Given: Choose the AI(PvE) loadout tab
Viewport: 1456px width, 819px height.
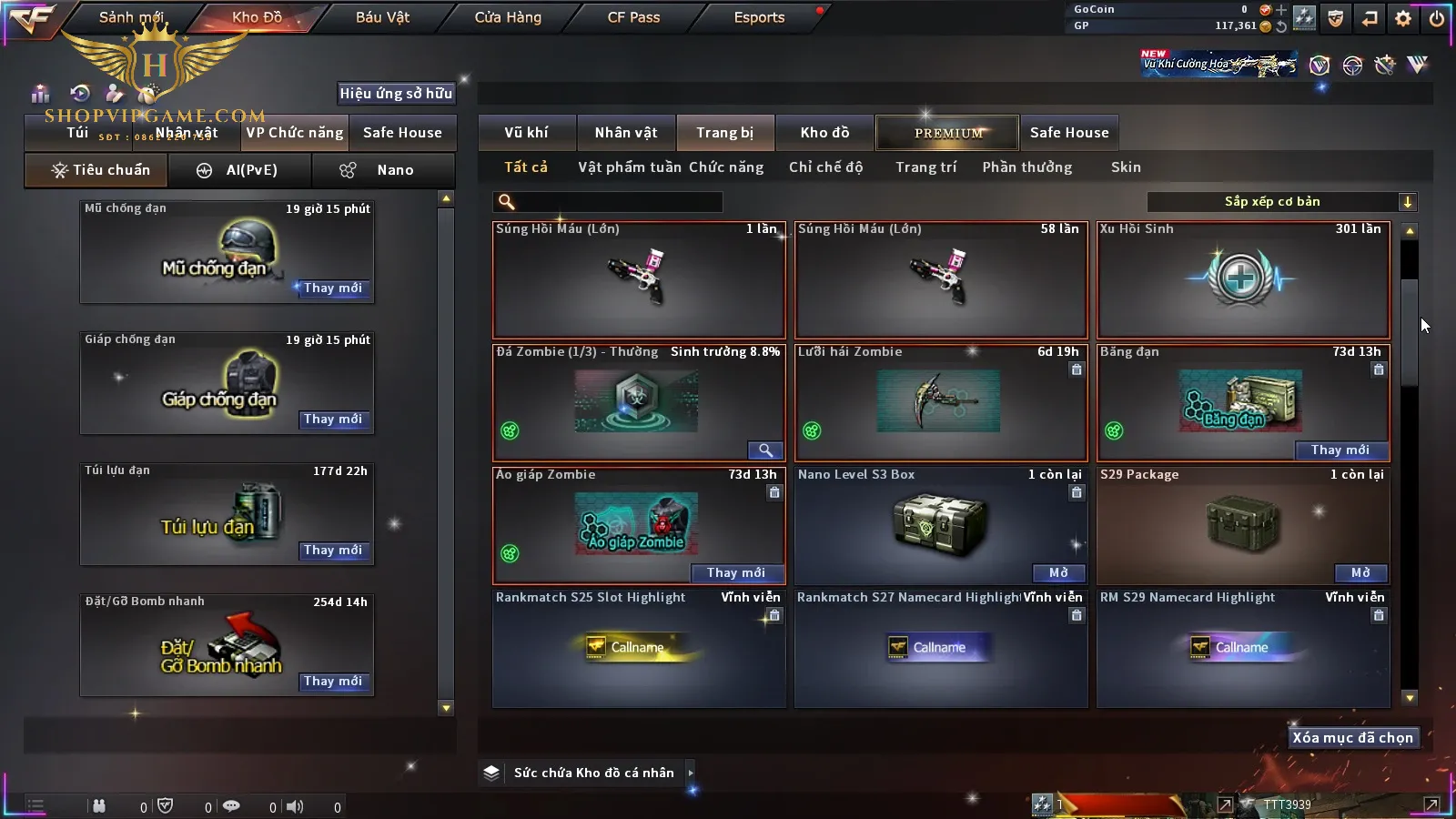Looking at the screenshot, I should (x=239, y=170).
